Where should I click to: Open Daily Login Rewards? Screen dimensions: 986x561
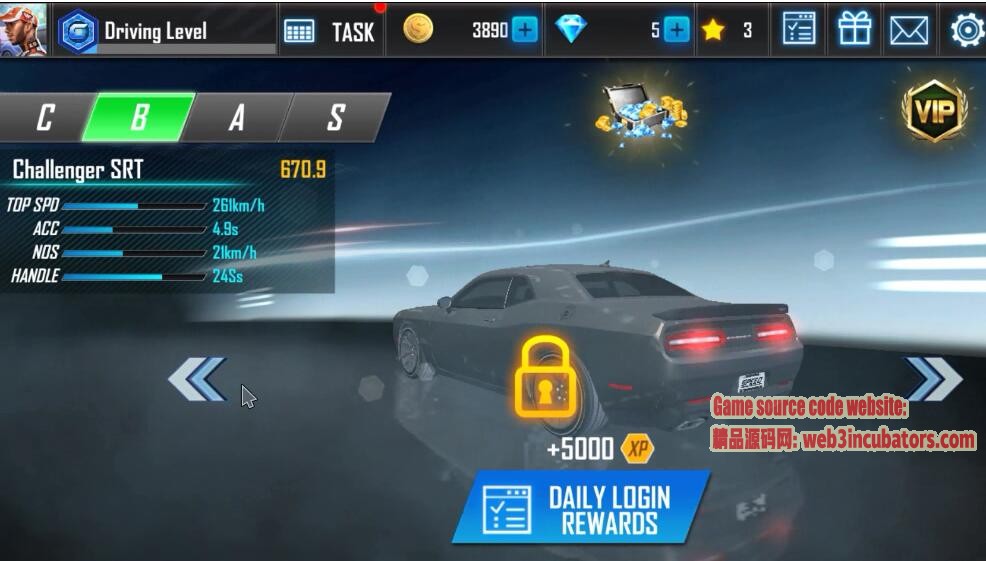[580, 508]
